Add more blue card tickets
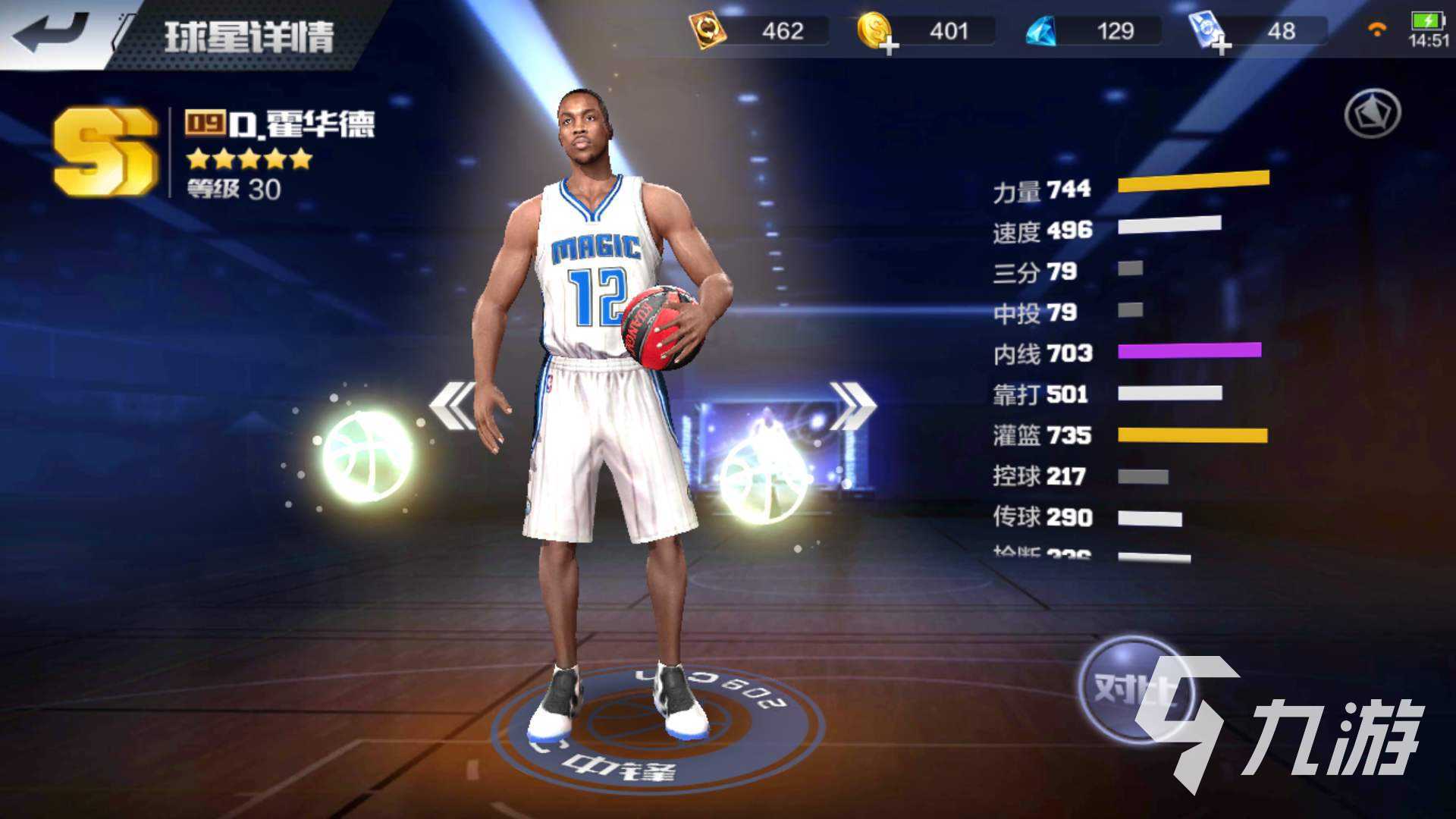This screenshot has width=1456, height=819. point(1220,46)
